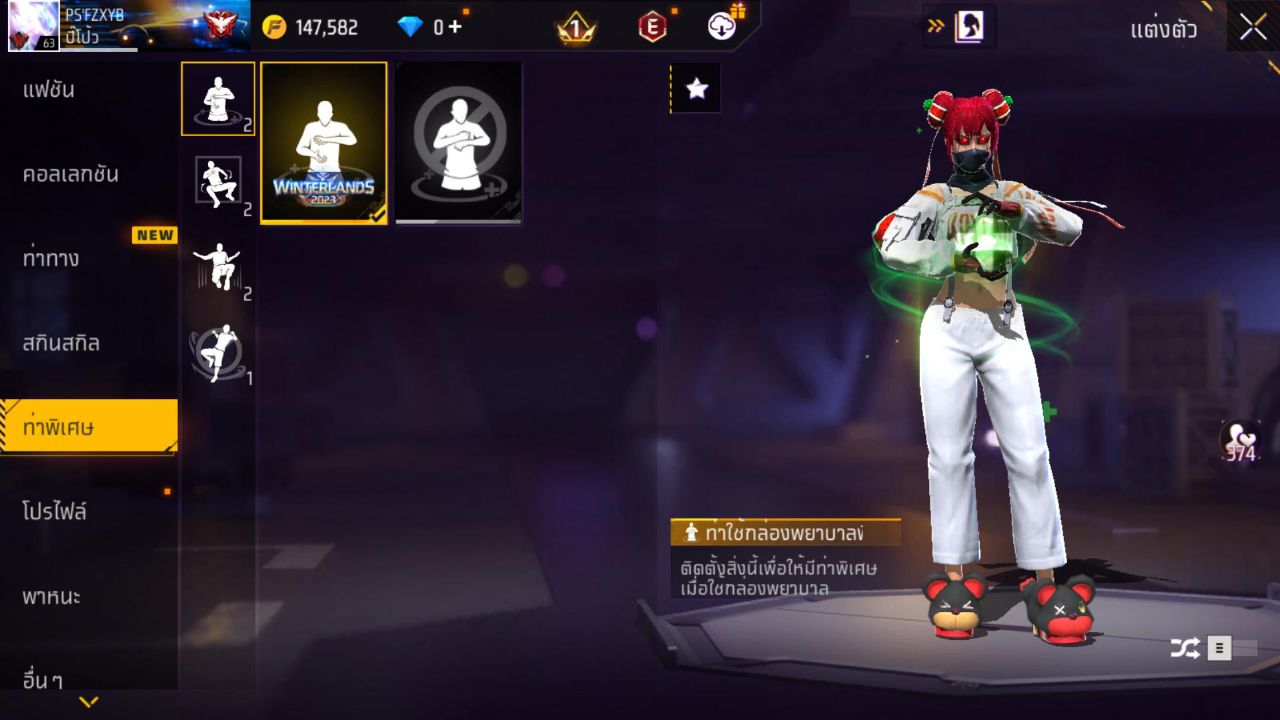Expand the selected medkit emote group
The width and height of the screenshot is (1280, 720).
(218, 100)
